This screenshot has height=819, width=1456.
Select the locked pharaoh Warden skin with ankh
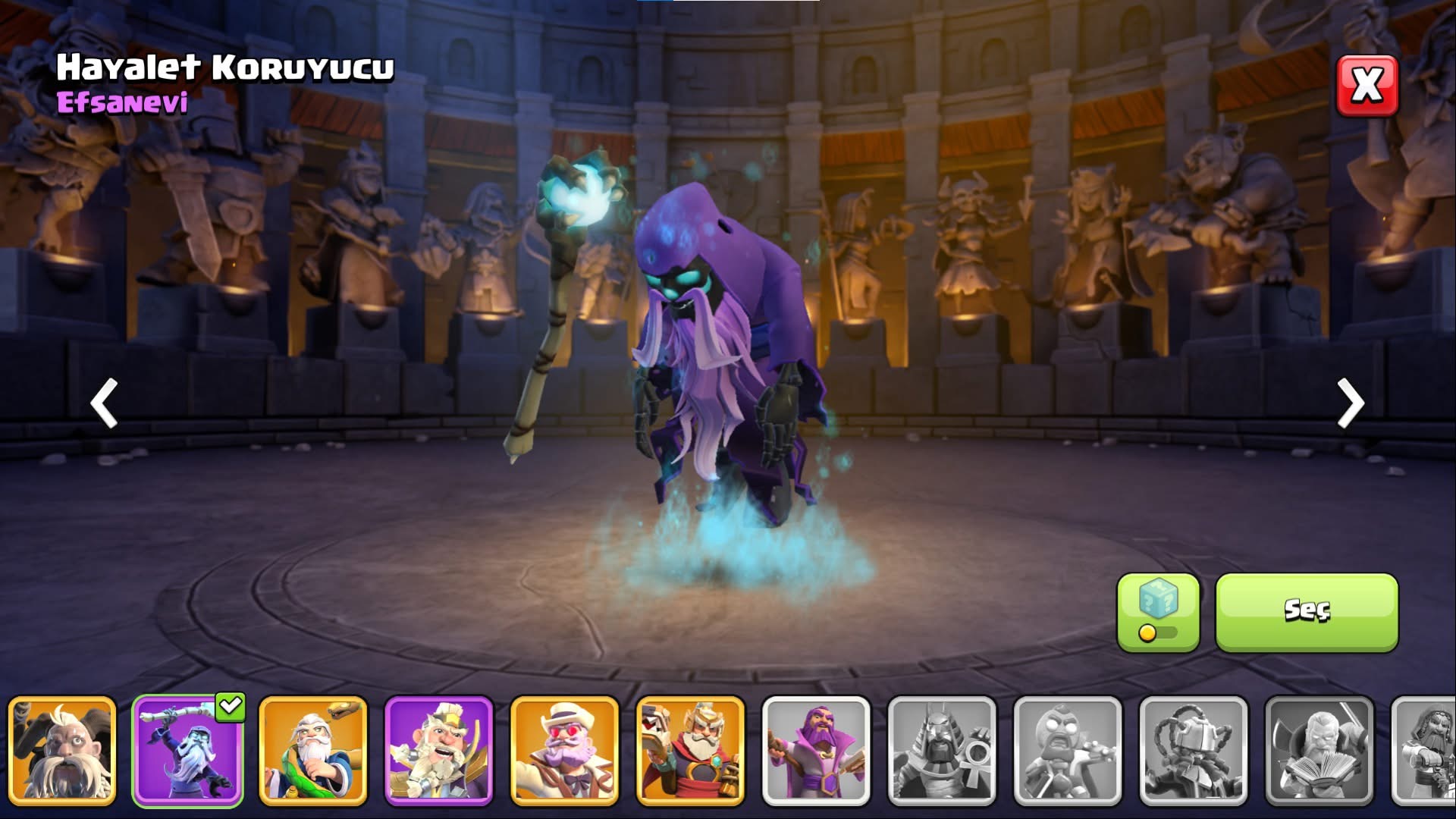coord(942,750)
